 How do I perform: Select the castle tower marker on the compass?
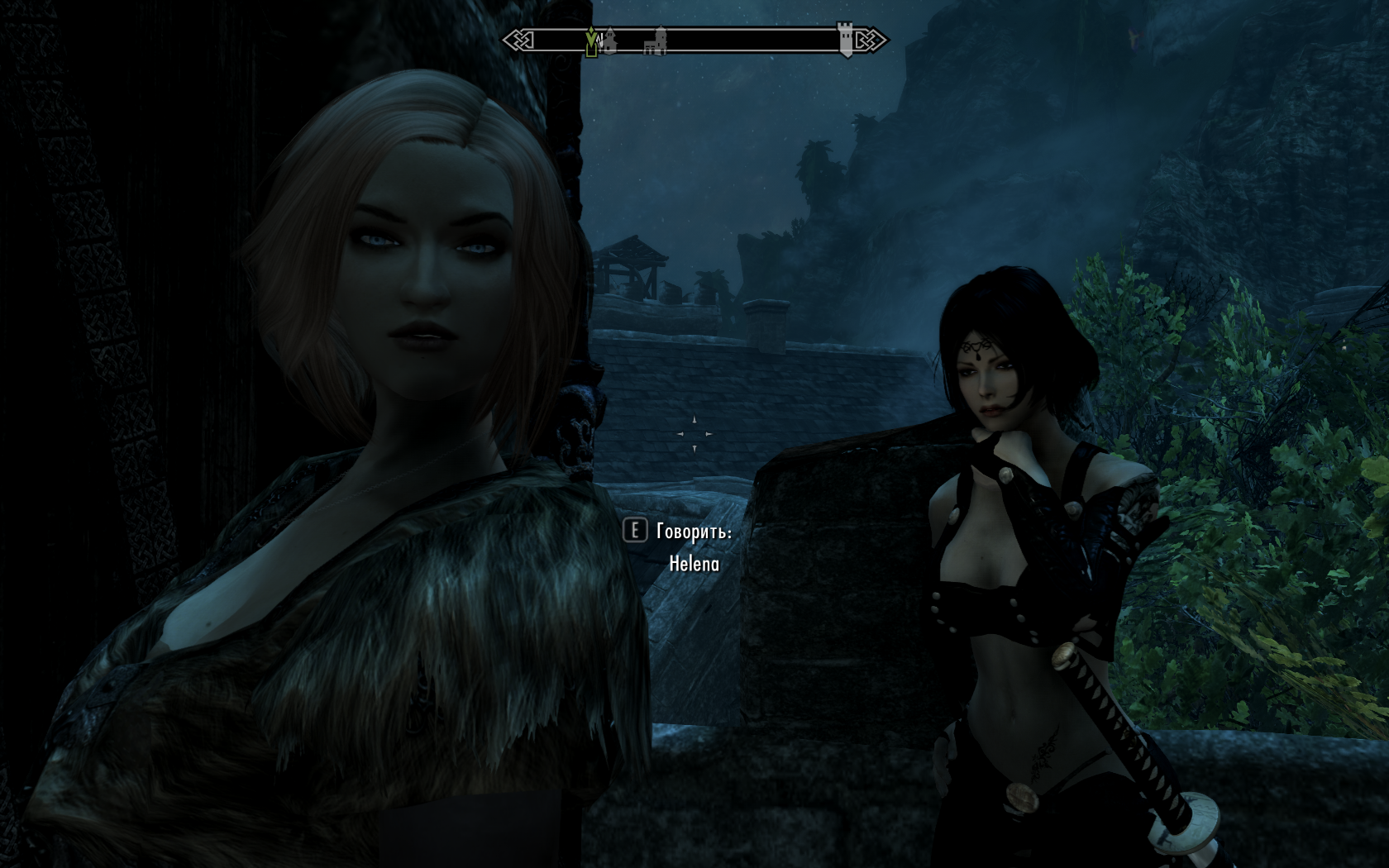click(x=845, y=38)
